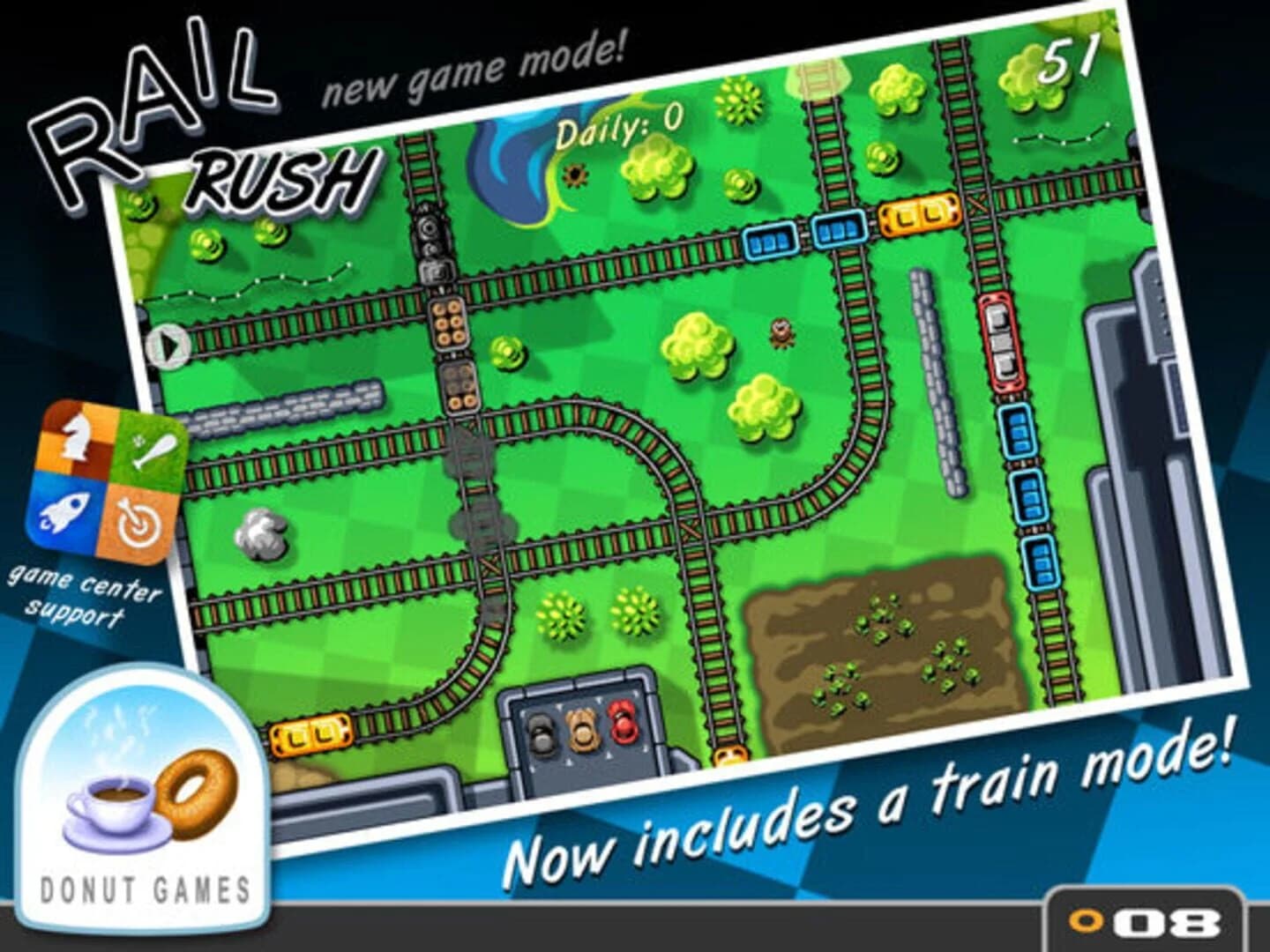
Task: Tap the yellow bus at top right
Action: point(915,214)
